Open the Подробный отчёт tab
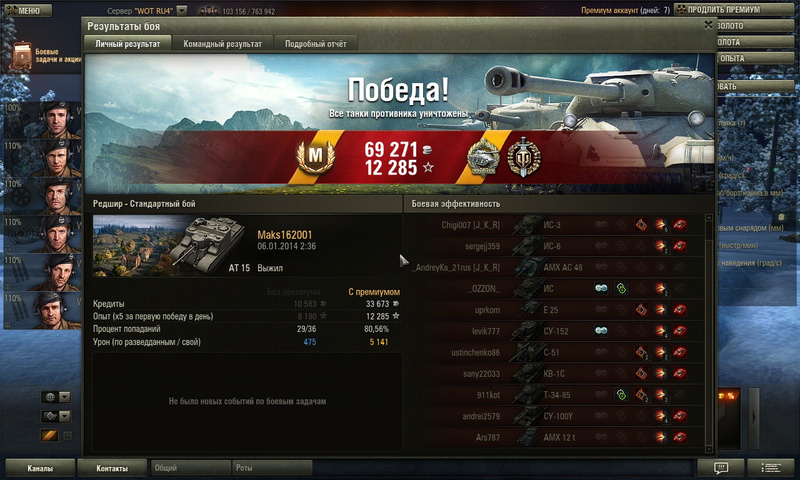 (314, 44)
